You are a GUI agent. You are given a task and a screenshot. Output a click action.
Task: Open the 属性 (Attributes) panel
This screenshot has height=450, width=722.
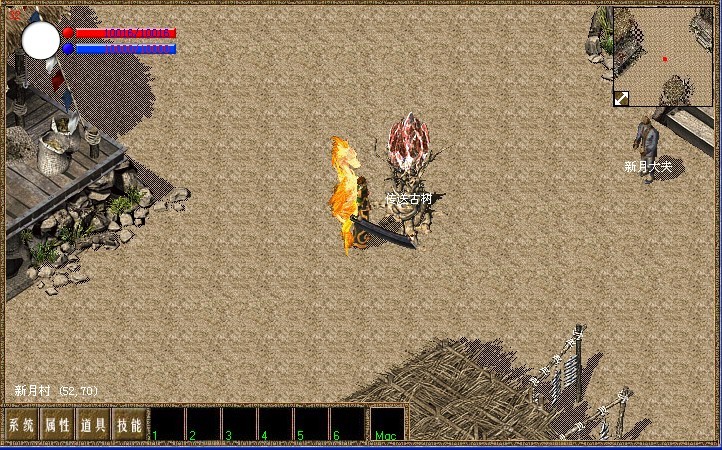[57, 425]
